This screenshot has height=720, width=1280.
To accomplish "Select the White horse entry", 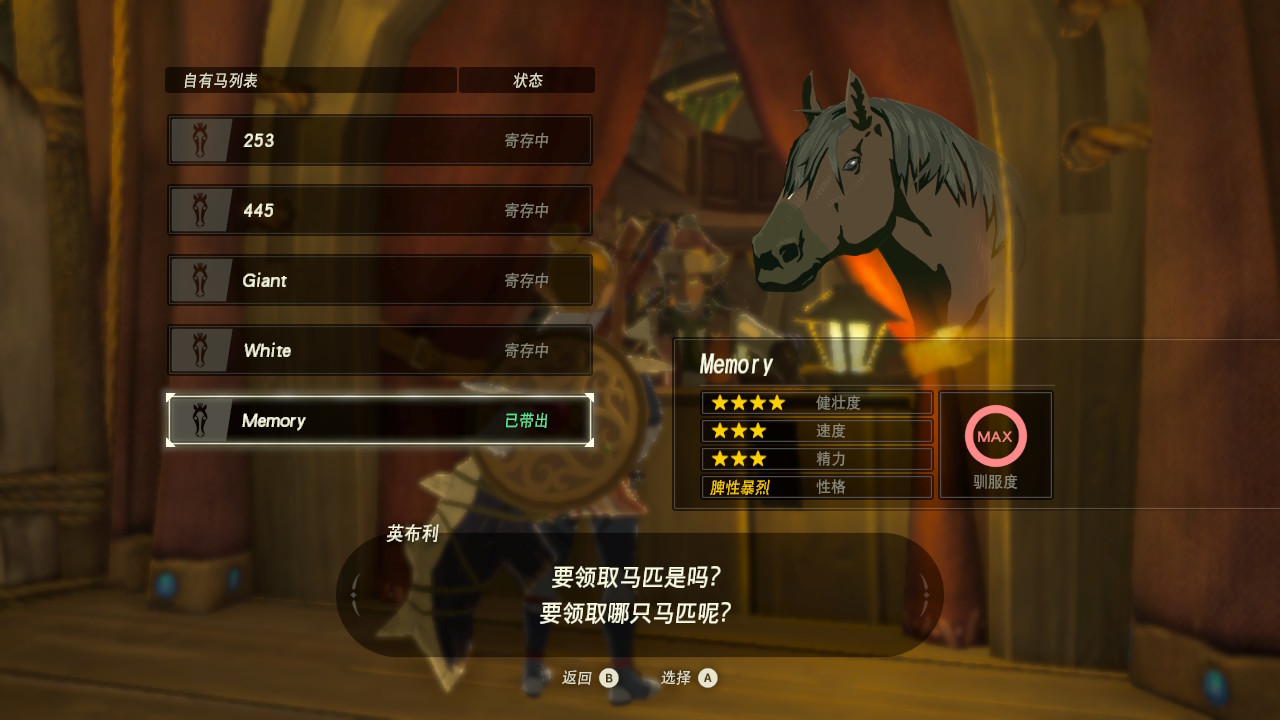I will tap(380, 350).
